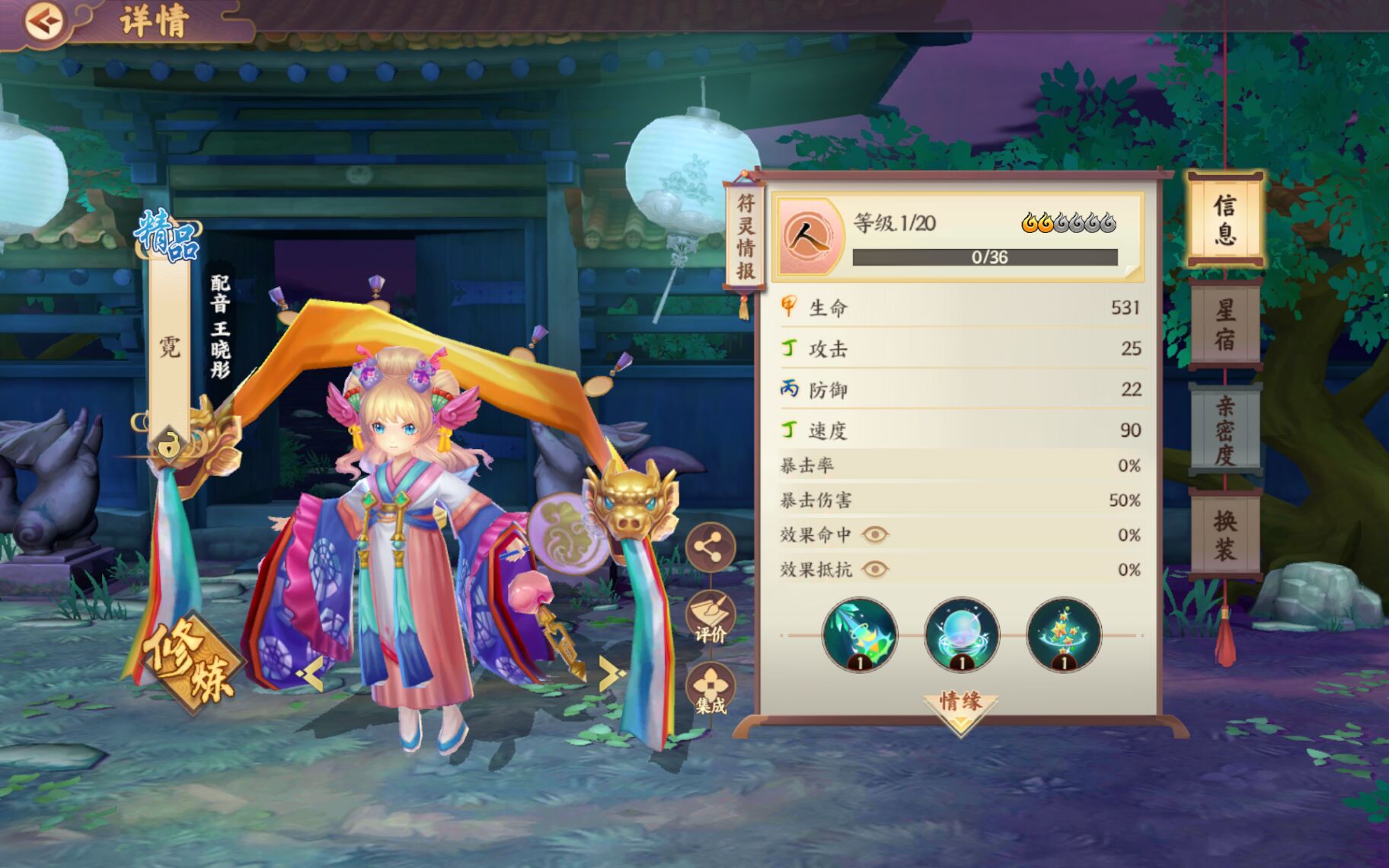
Task: Click a flame level indicator next to 等级
Action: pyautogui.click(x=1029, y=221)
